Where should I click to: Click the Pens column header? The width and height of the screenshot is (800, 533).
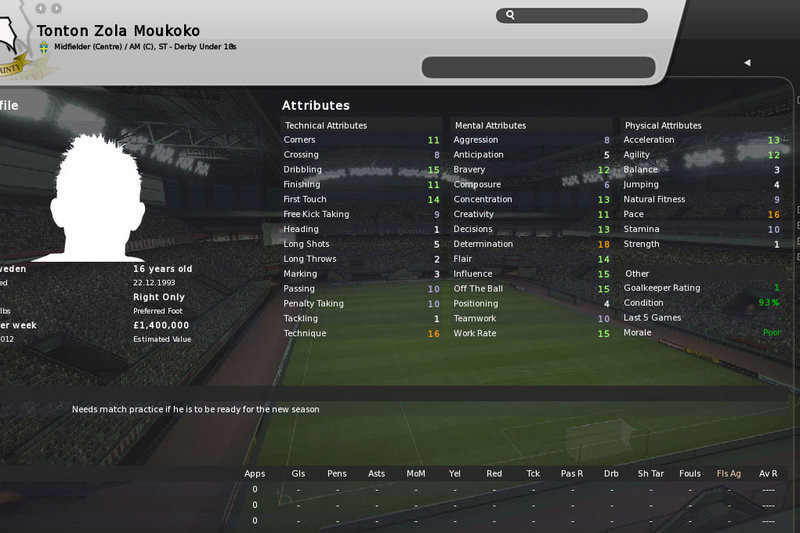[x=338, y=473]
